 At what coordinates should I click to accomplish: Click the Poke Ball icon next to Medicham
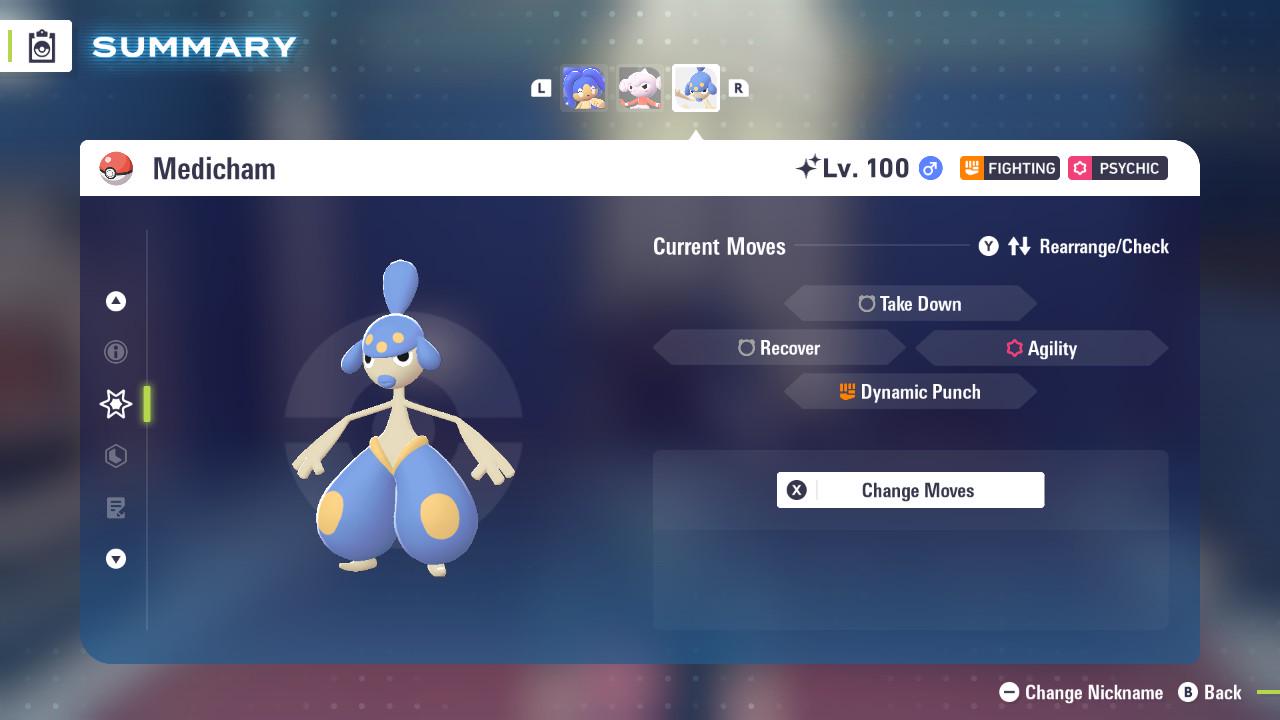115,168
